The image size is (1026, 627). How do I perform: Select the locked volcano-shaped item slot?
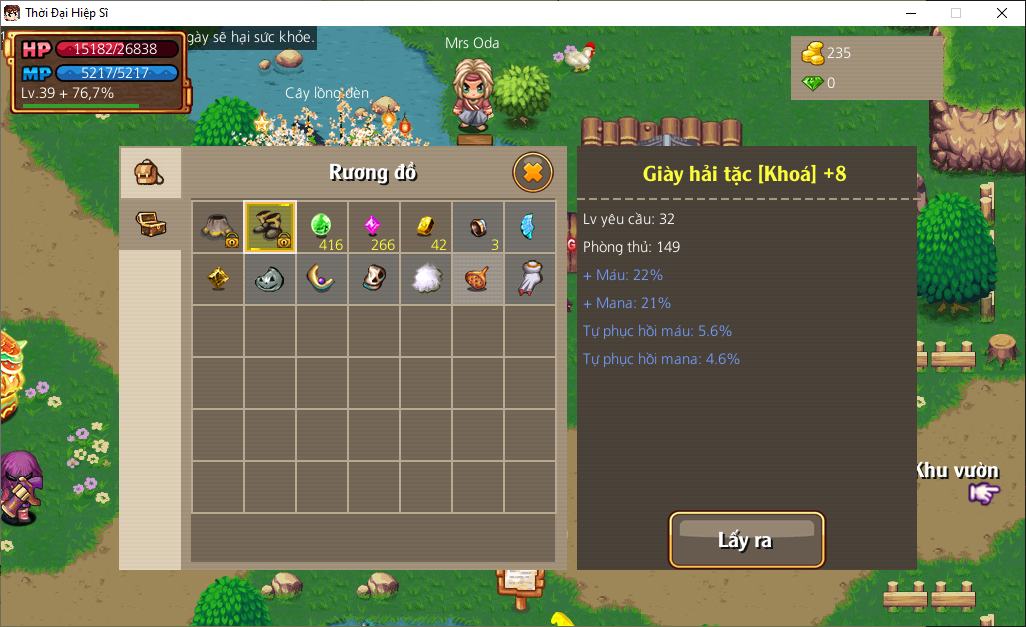pyautogui.click(x=218, y=227)
